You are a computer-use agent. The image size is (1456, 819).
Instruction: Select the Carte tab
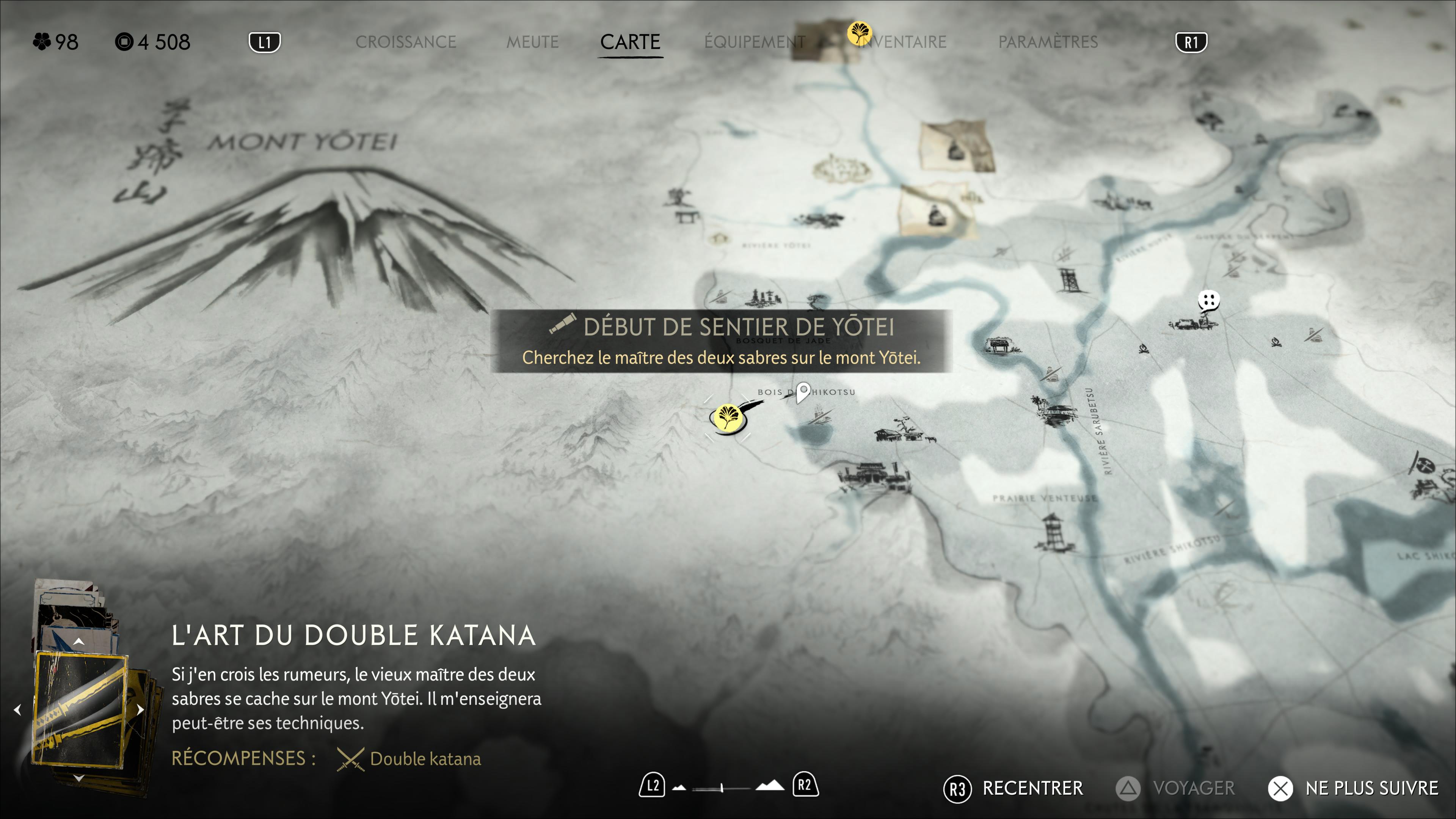pyautogui.click(x=630, y=42)
